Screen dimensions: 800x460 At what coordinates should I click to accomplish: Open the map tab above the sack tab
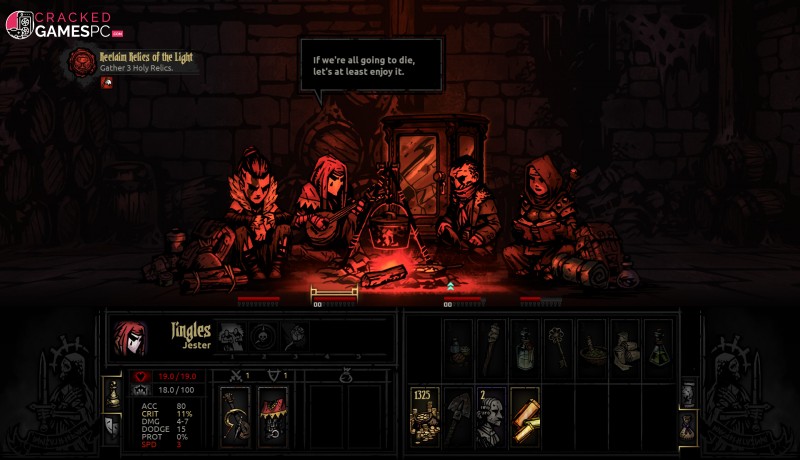[688, 392]
